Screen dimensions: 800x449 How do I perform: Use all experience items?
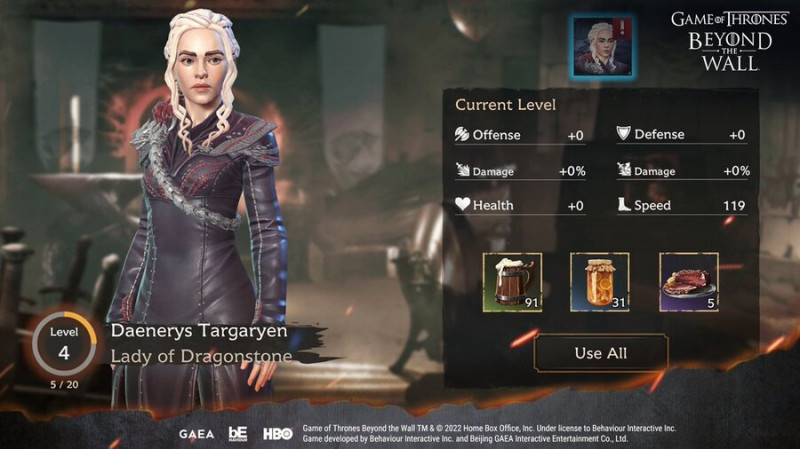[601, 353]
